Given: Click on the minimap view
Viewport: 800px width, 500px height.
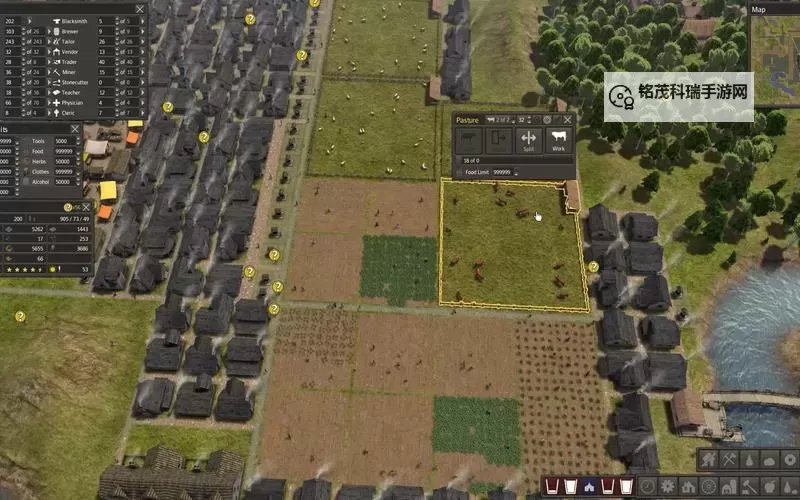Looking at the screenshot, I should 776,60.
